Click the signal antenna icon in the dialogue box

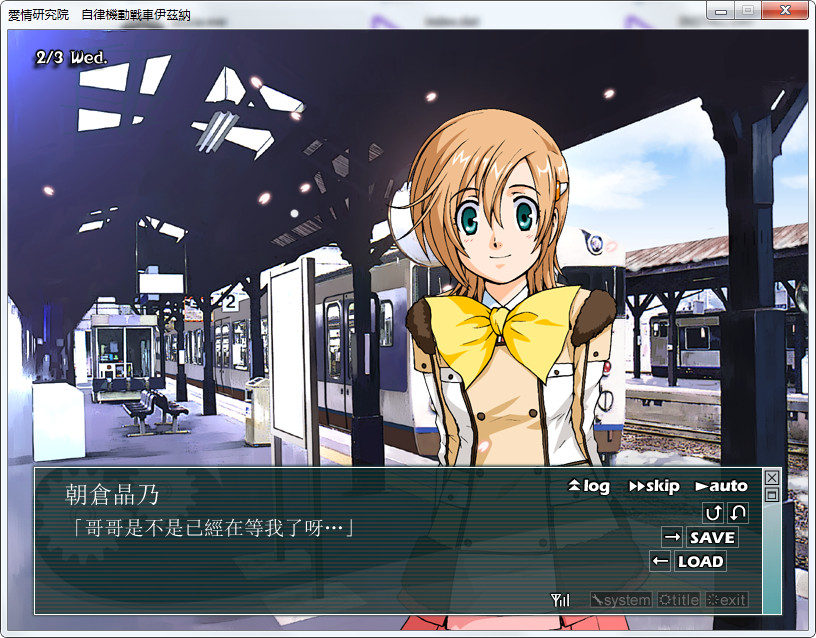[x=560, y=600]
